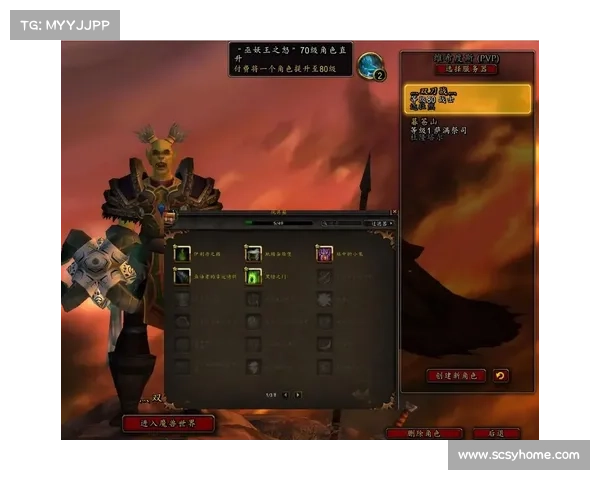Click the Delete Character (删除角色) button
600x480 pixels.
coord(424,433)
